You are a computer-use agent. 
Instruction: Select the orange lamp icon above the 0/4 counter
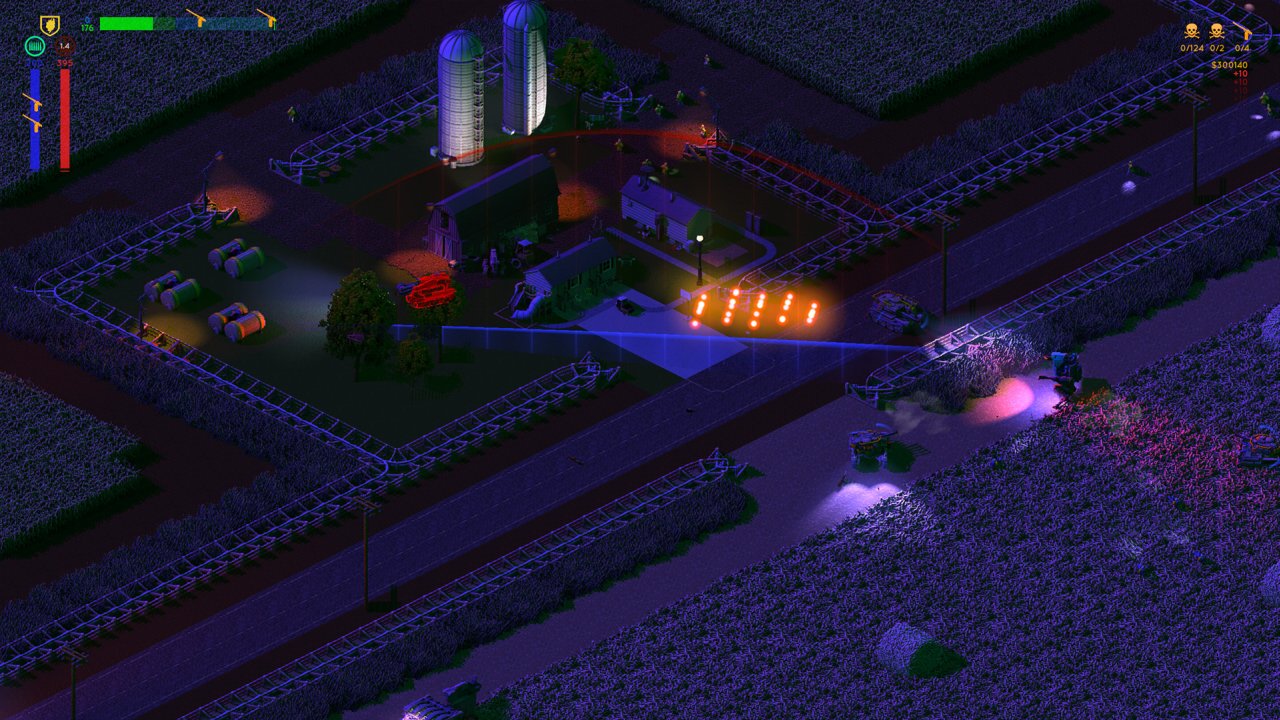pyautogui.click(x=1248, y=33)
